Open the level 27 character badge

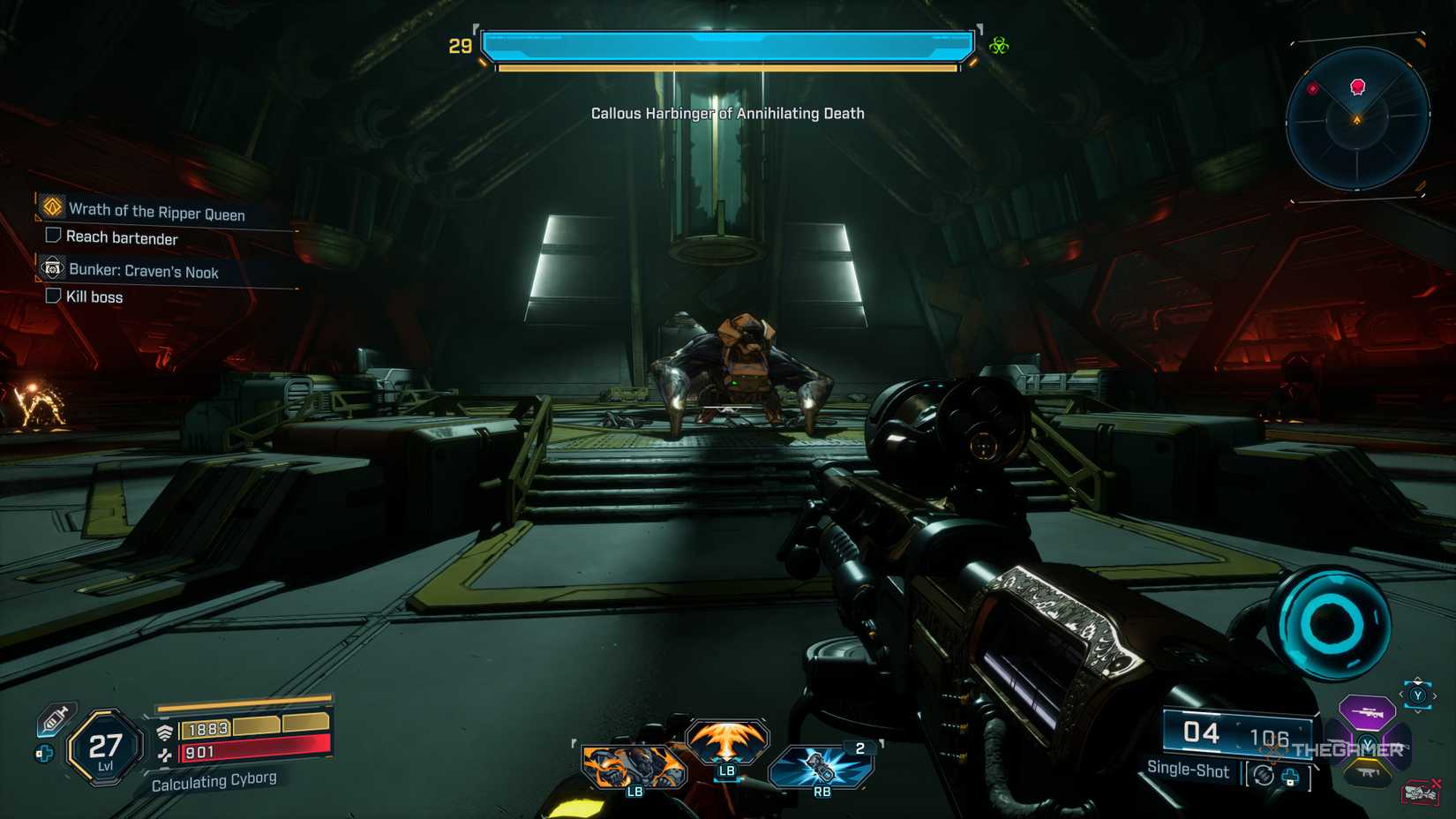coord(106,748)
